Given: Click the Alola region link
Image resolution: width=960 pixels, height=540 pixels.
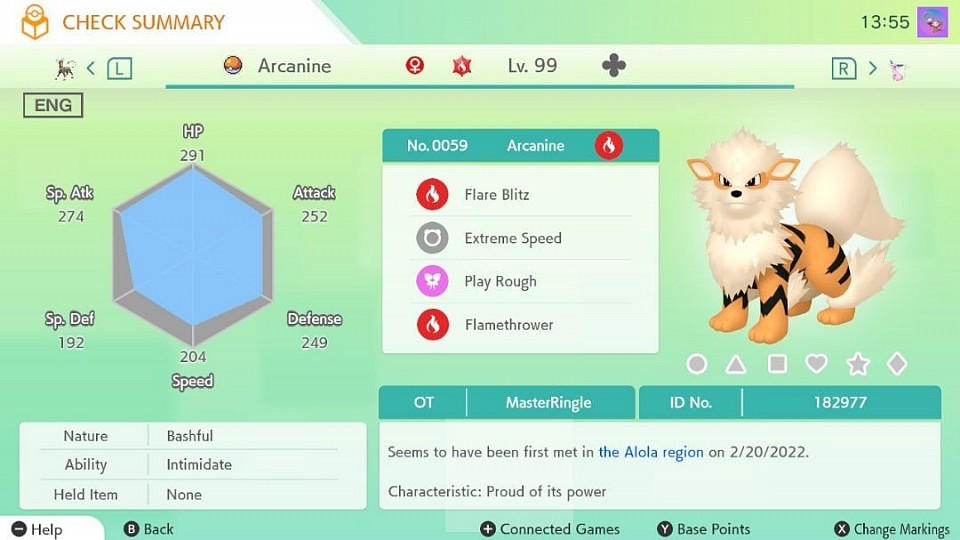Looking at the screenshot, I should (651, 452).
